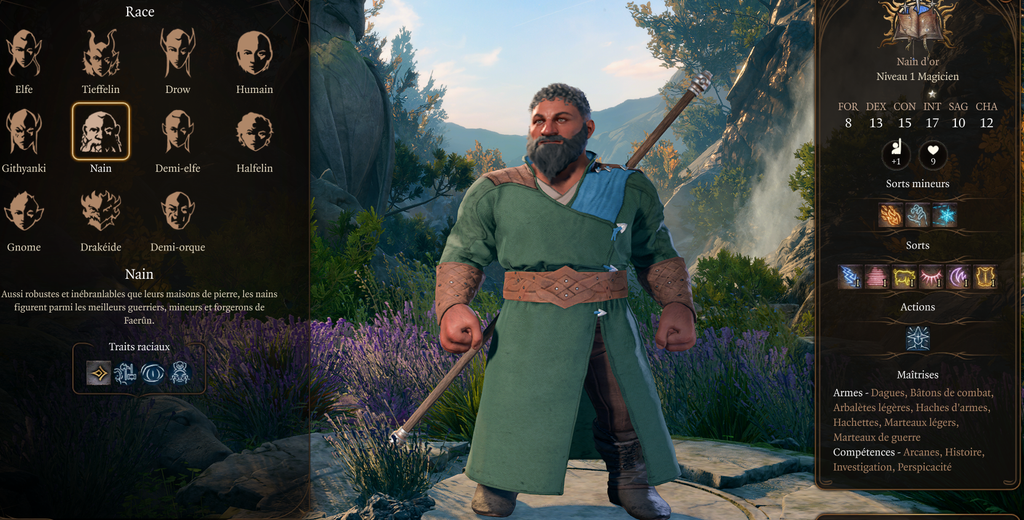
Task: Click the weapons-and-tools racial trait icon
Action: [x=125, y=373]
